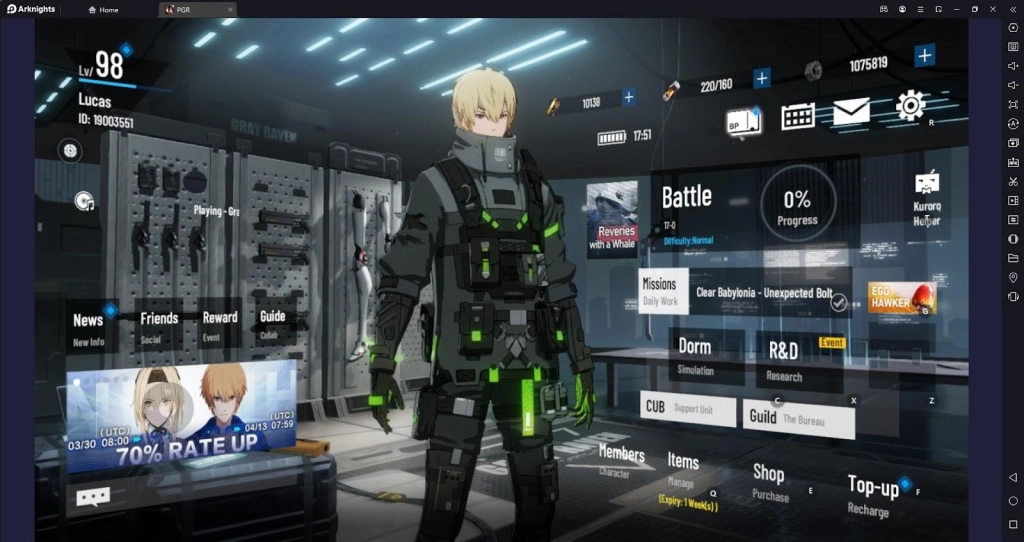Viewport: 1024px width, 542px height.
Task: Open R&D Research menu
Action: click(x=784, y=359)
